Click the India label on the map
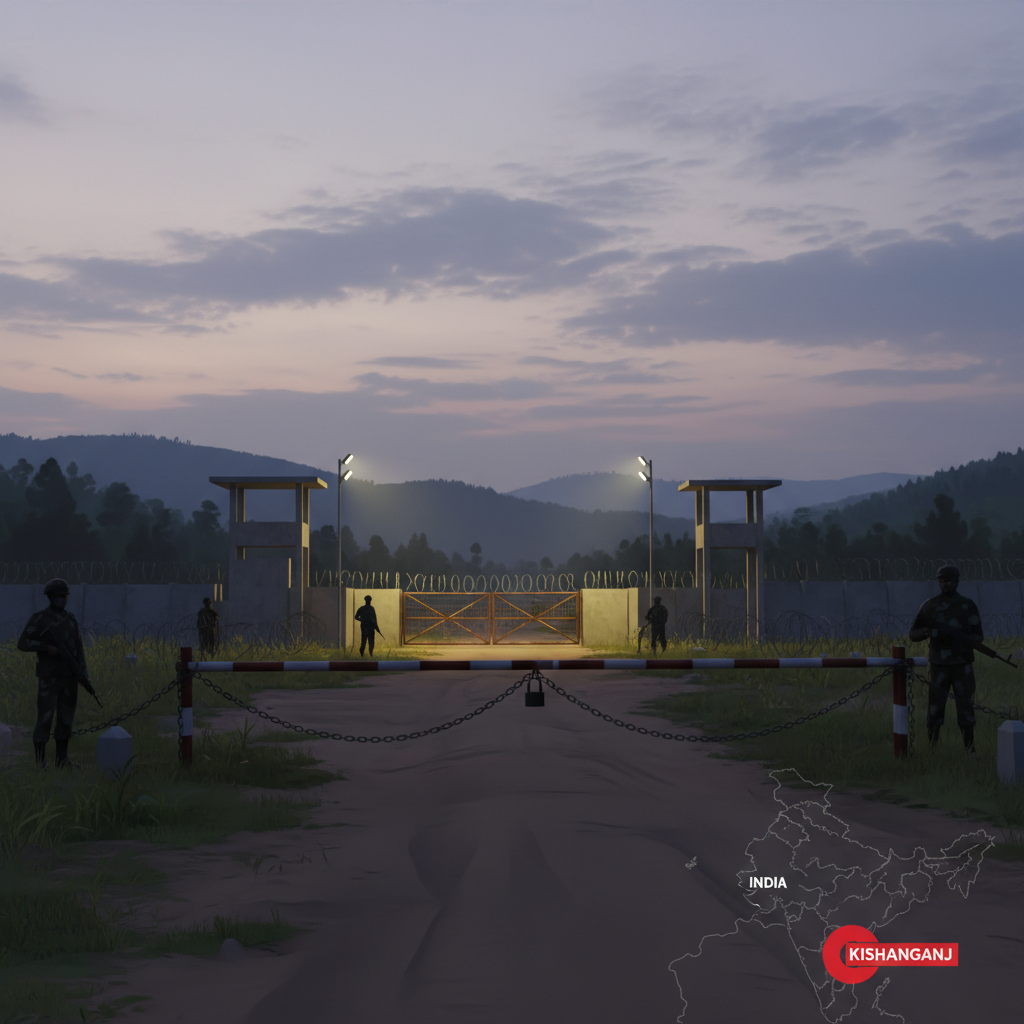 pos(767,883)
